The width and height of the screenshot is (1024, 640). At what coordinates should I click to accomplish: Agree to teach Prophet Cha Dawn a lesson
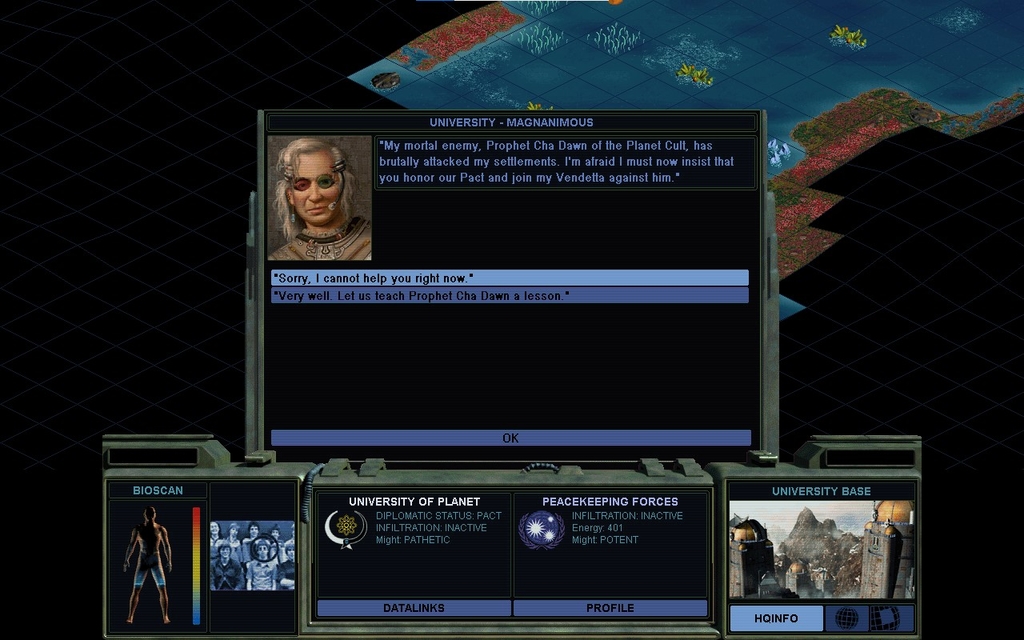[x=509, y=296]
